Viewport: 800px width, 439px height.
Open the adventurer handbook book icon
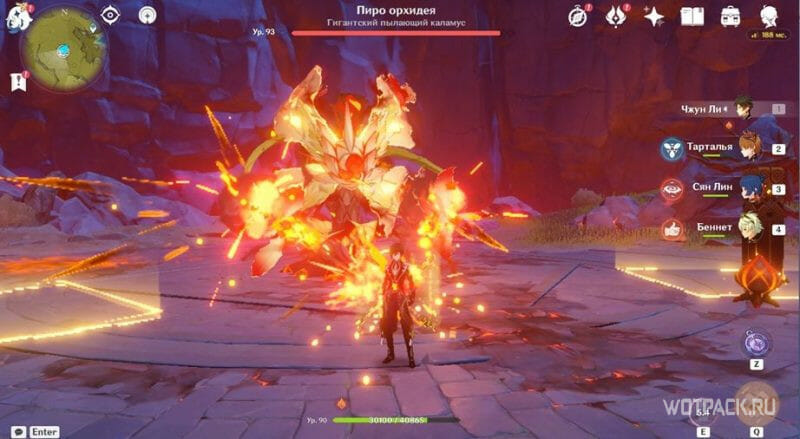tap(692, 16)
